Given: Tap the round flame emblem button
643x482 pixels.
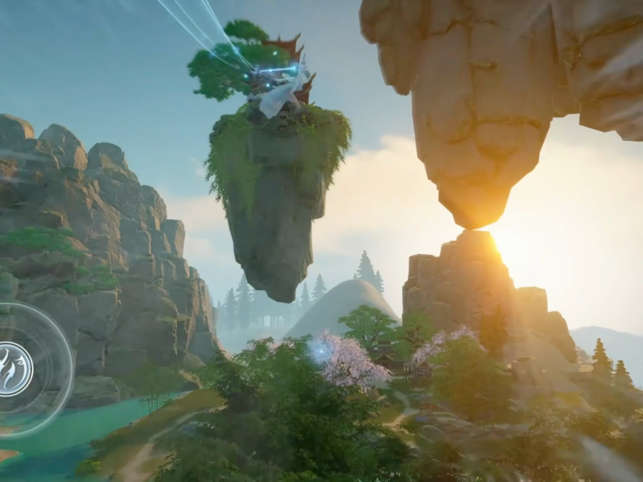Looking at the screenshot, I should pos(14,369).
